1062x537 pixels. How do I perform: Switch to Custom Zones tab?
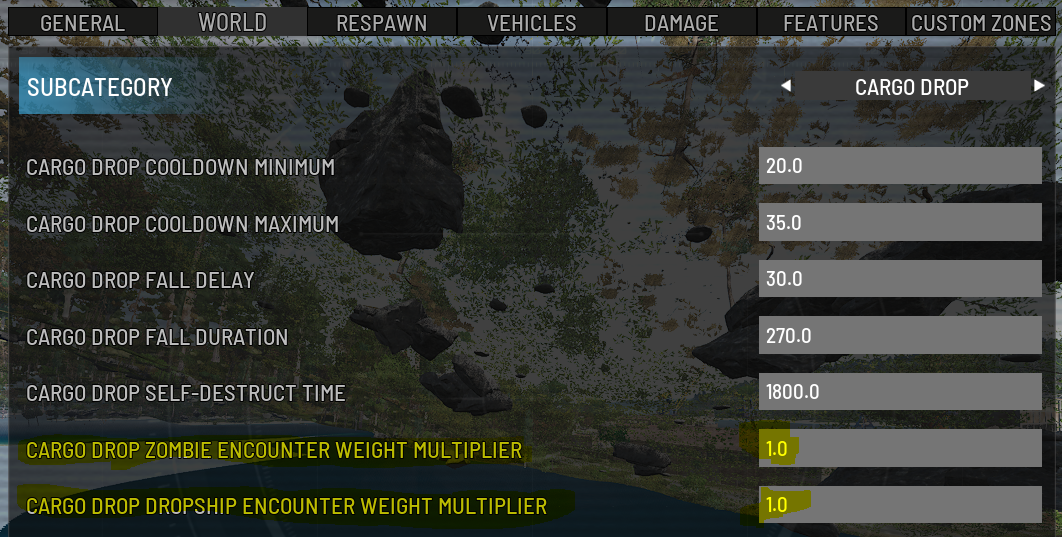(x=981, y=22)
